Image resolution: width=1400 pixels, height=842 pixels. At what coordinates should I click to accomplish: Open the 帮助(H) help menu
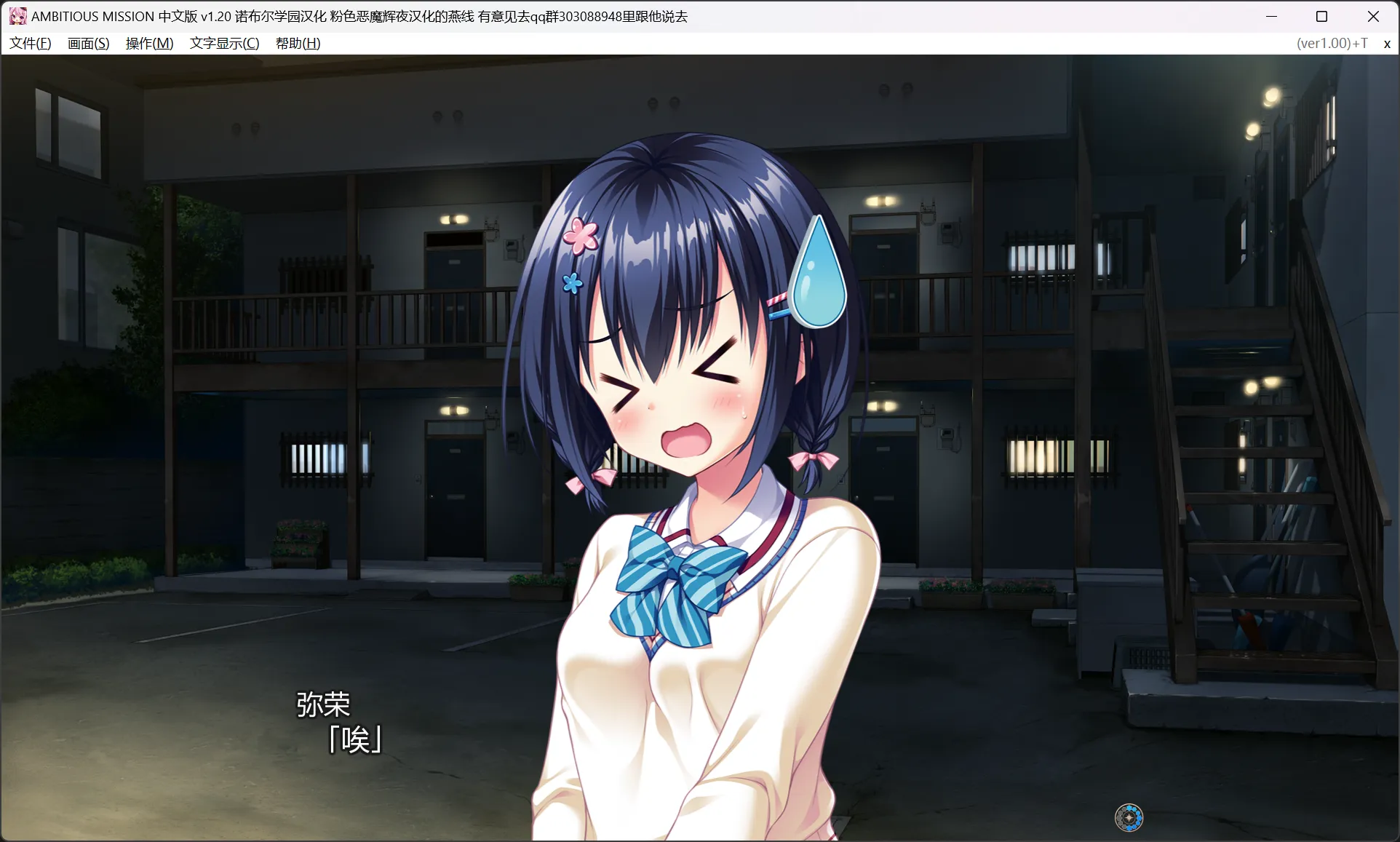tap(298, 44)
